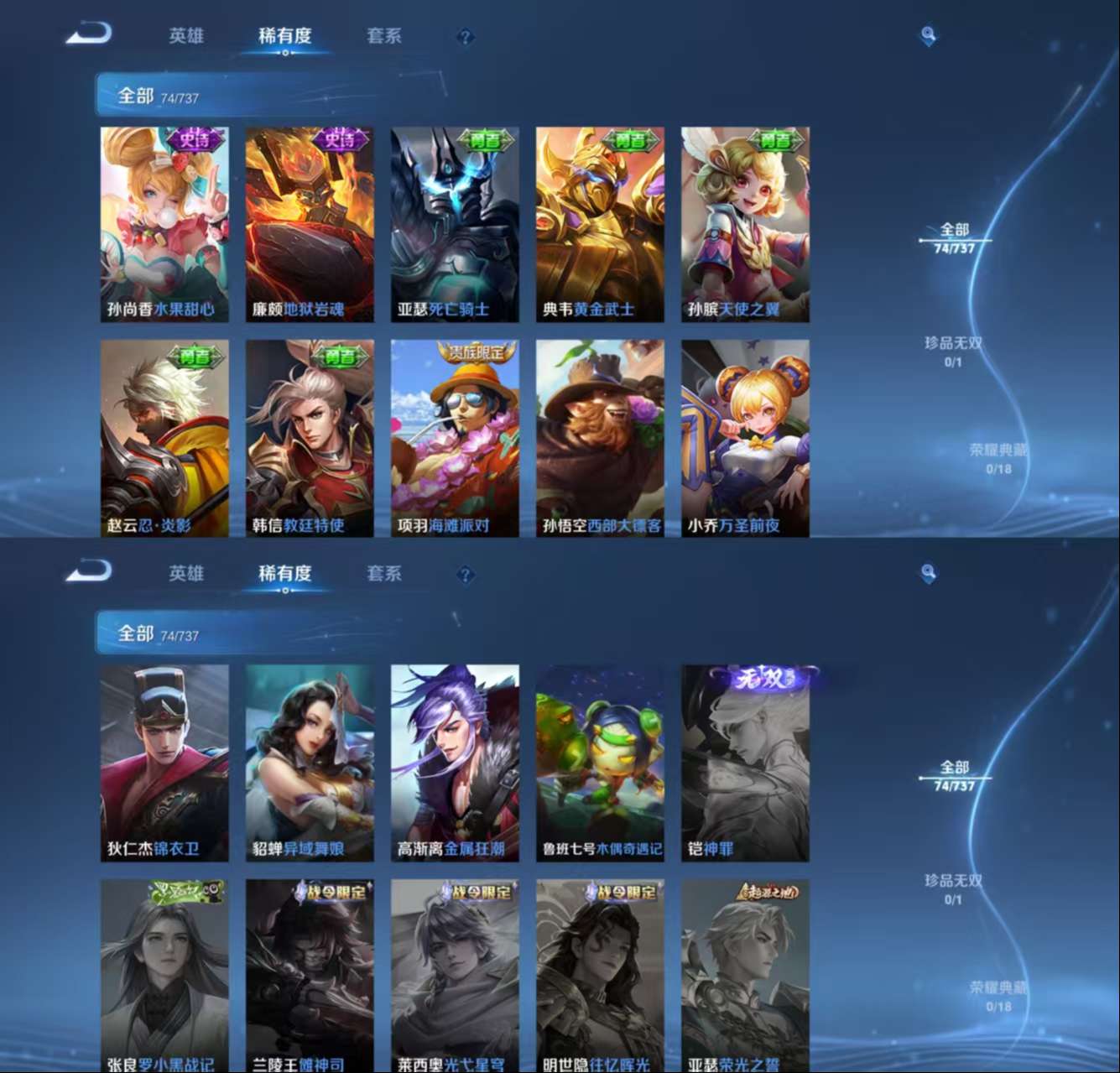Open the locked 铠 skin with 无双 badge
1120x1073 pixels.
pos(745,763)
